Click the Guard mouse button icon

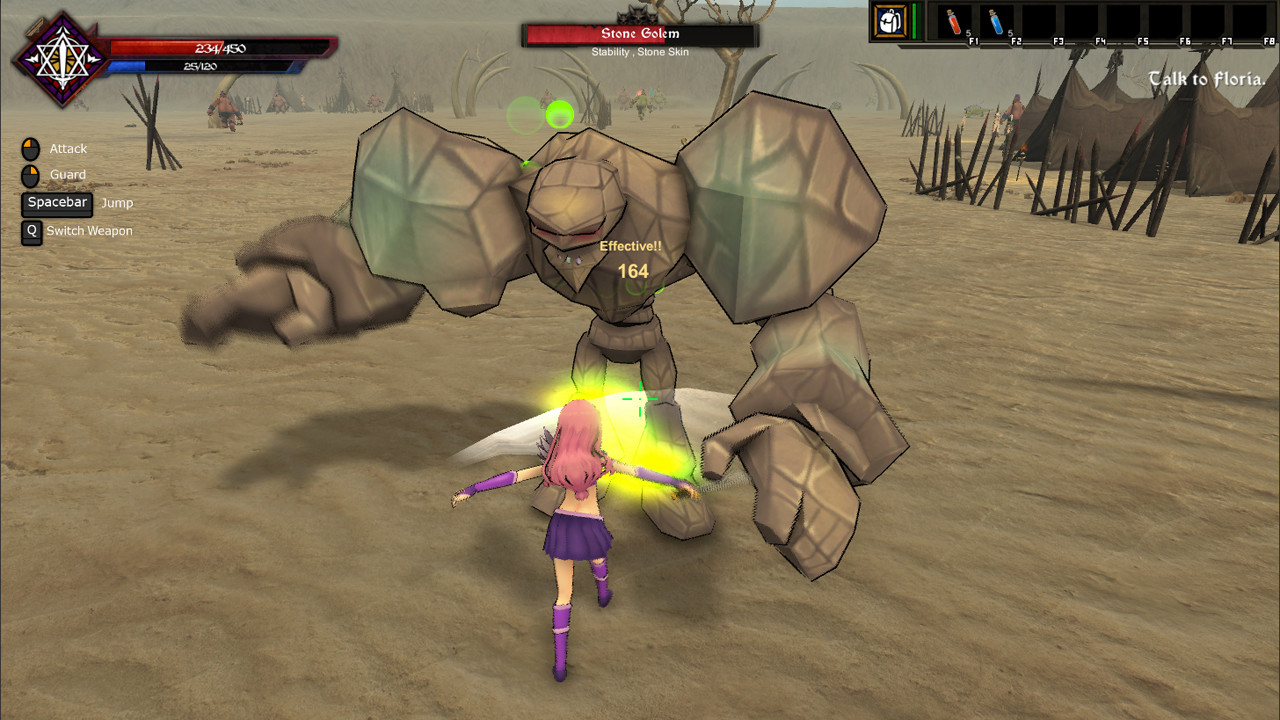(30, 174)
